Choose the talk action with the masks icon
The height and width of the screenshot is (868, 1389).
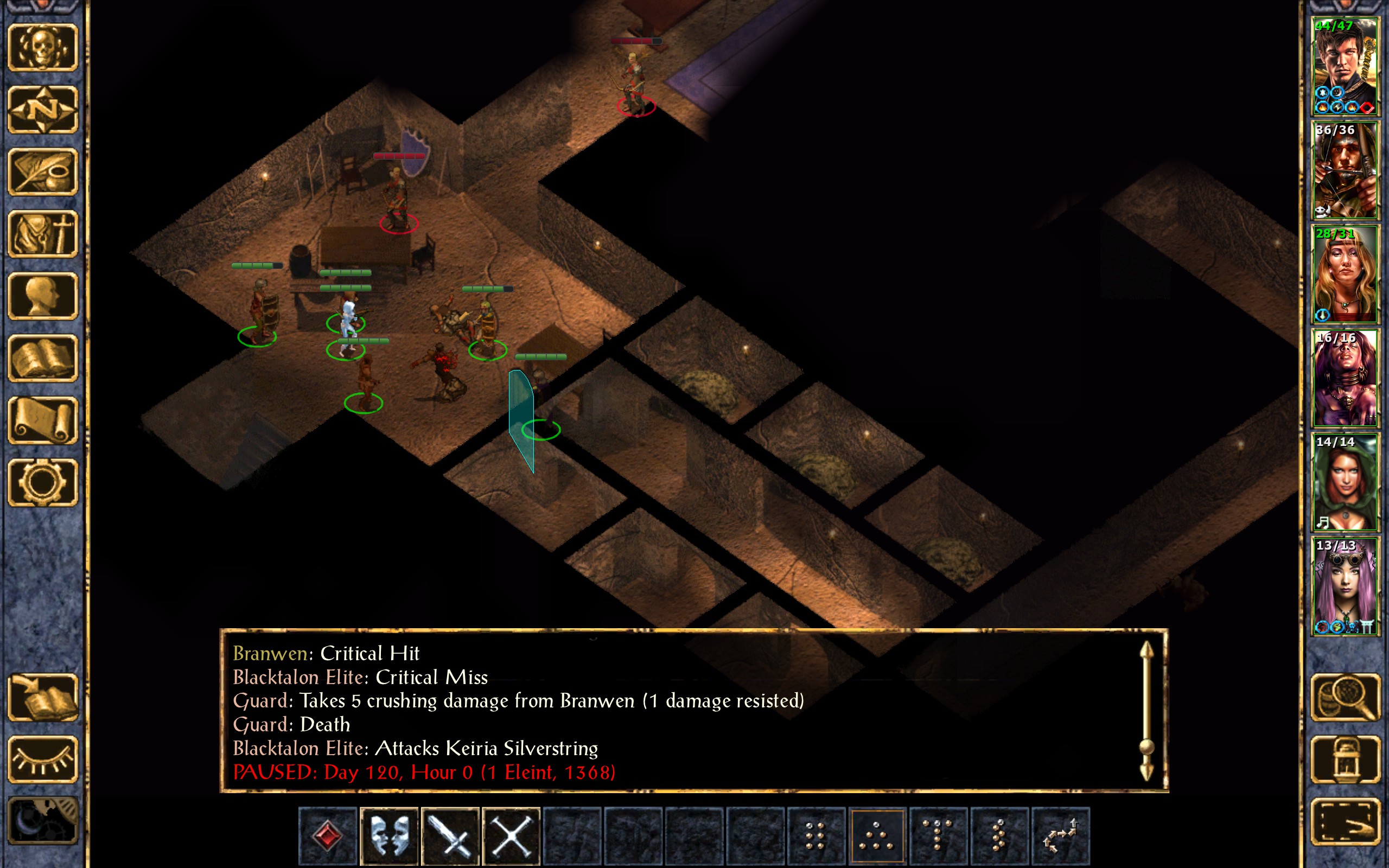coord(389,836)
